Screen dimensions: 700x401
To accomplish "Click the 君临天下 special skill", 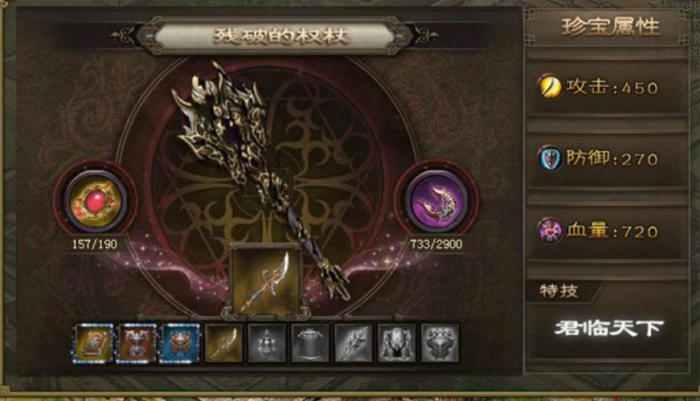I will pos(609,327).
